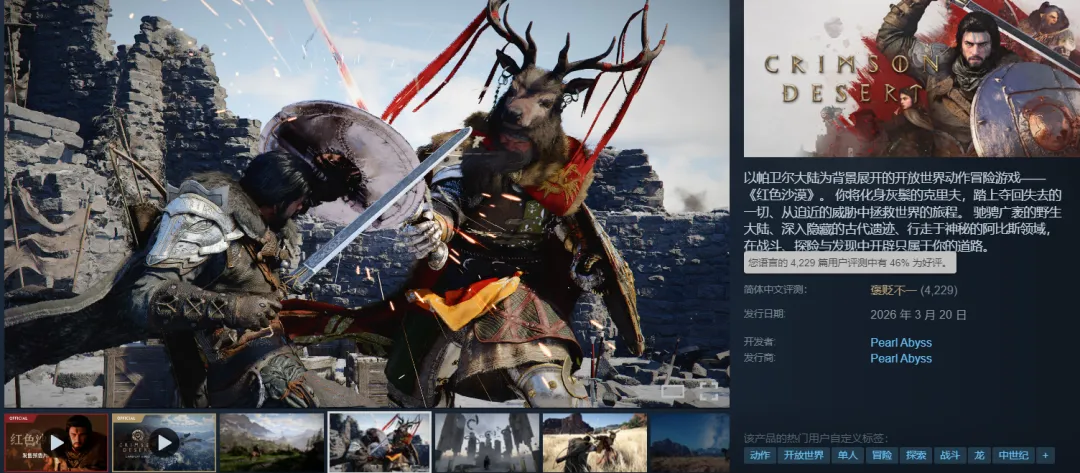Open the 中世纪 tag
The image size is (1080, 473).
coord(1011,455)
